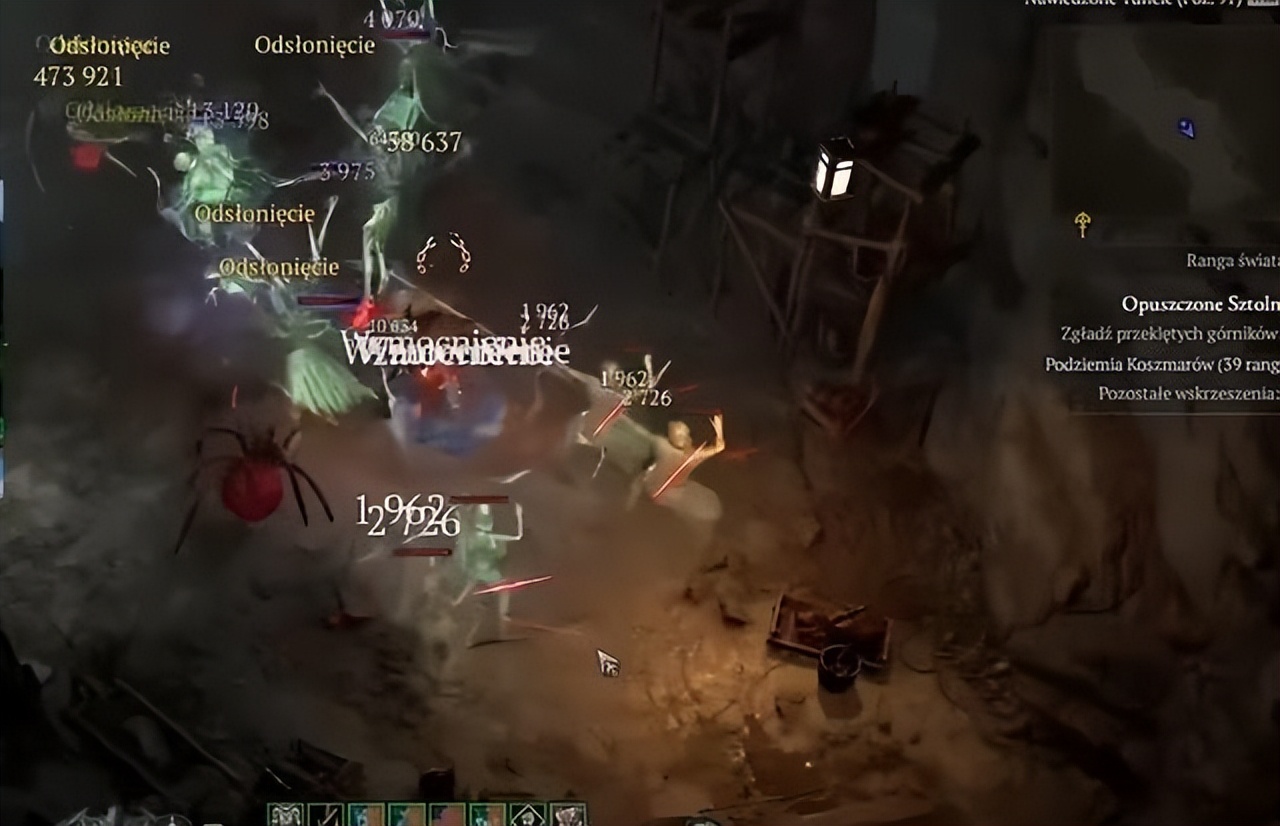Click the basic attack weapon icon on the action bar
Image resolution: width=1280 pixels, height=826 pixels.
click(x=325, y=815)
